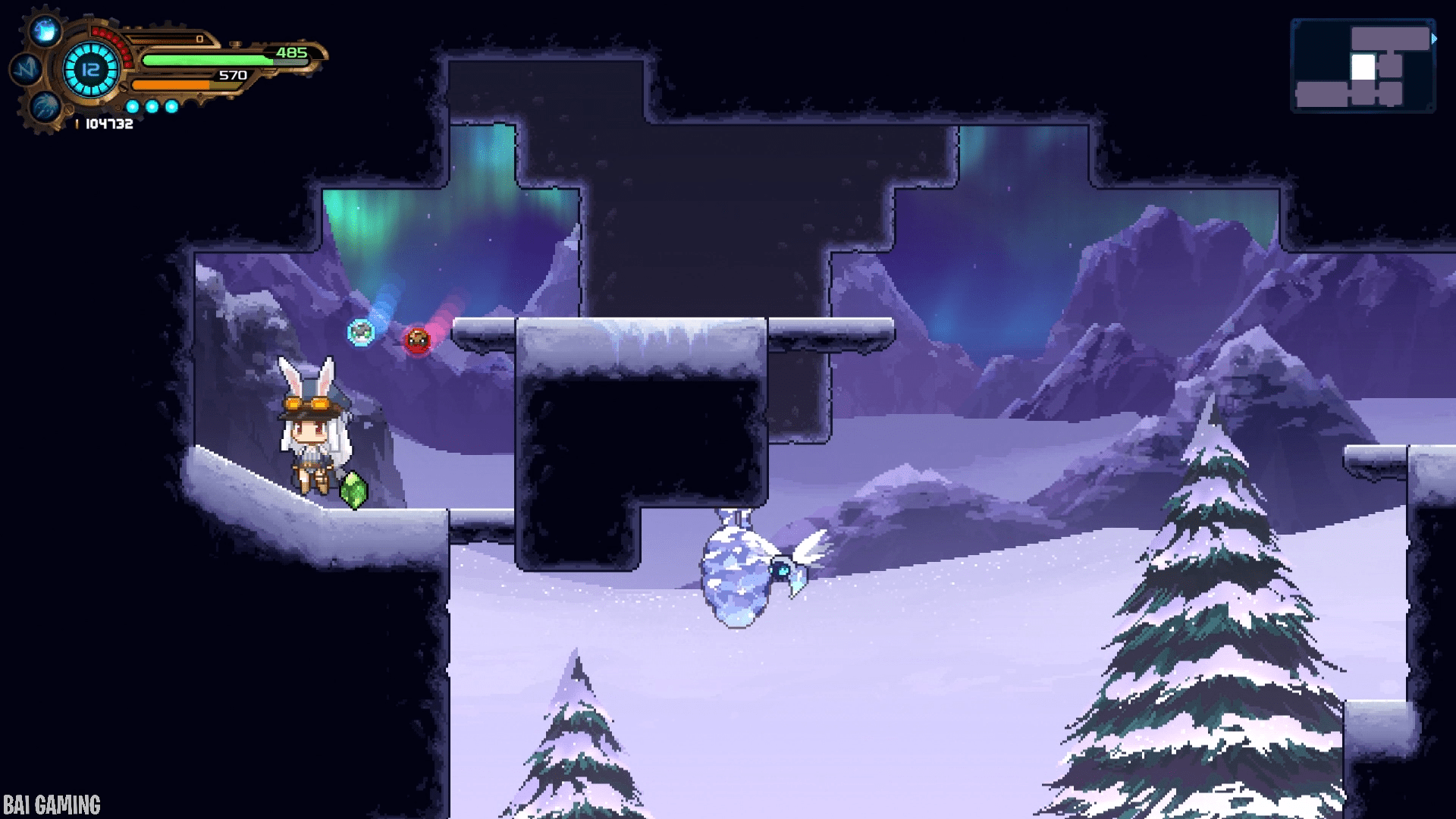Screen dimensions: 1456x819
Task: Open the room minimap
Action: 1363,66
